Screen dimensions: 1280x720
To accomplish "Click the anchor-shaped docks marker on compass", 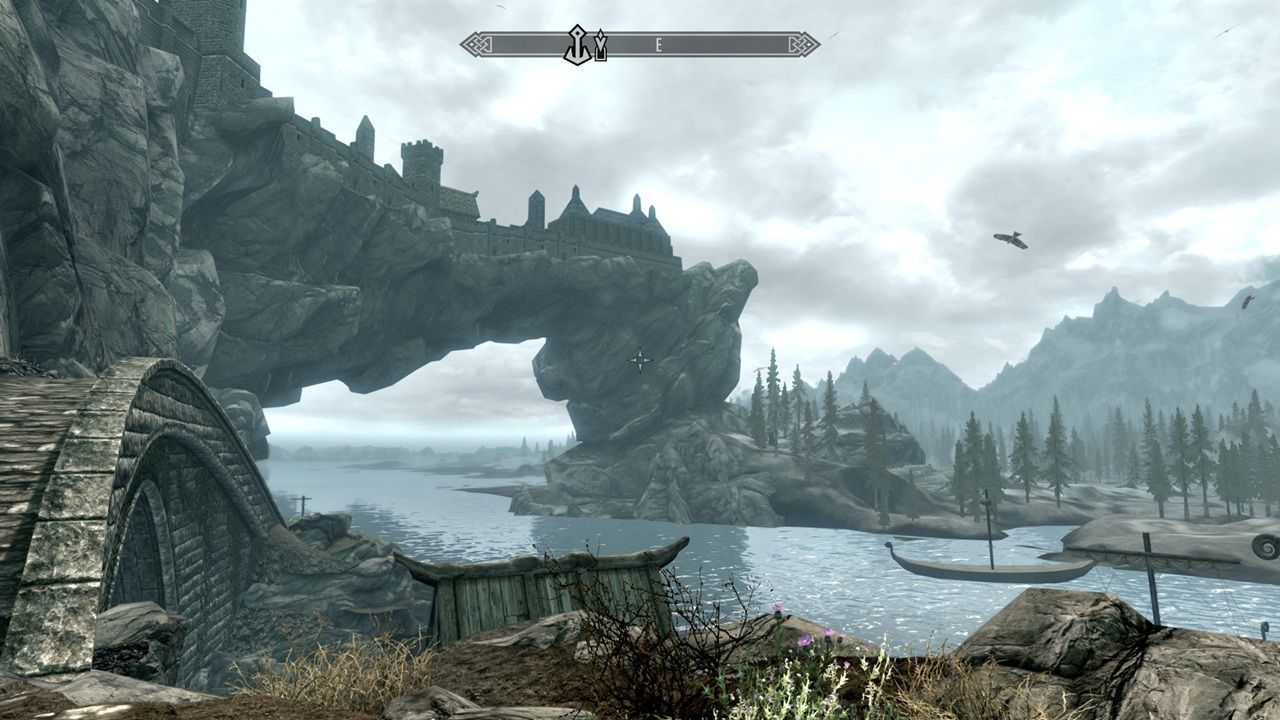I will (578, 46).
